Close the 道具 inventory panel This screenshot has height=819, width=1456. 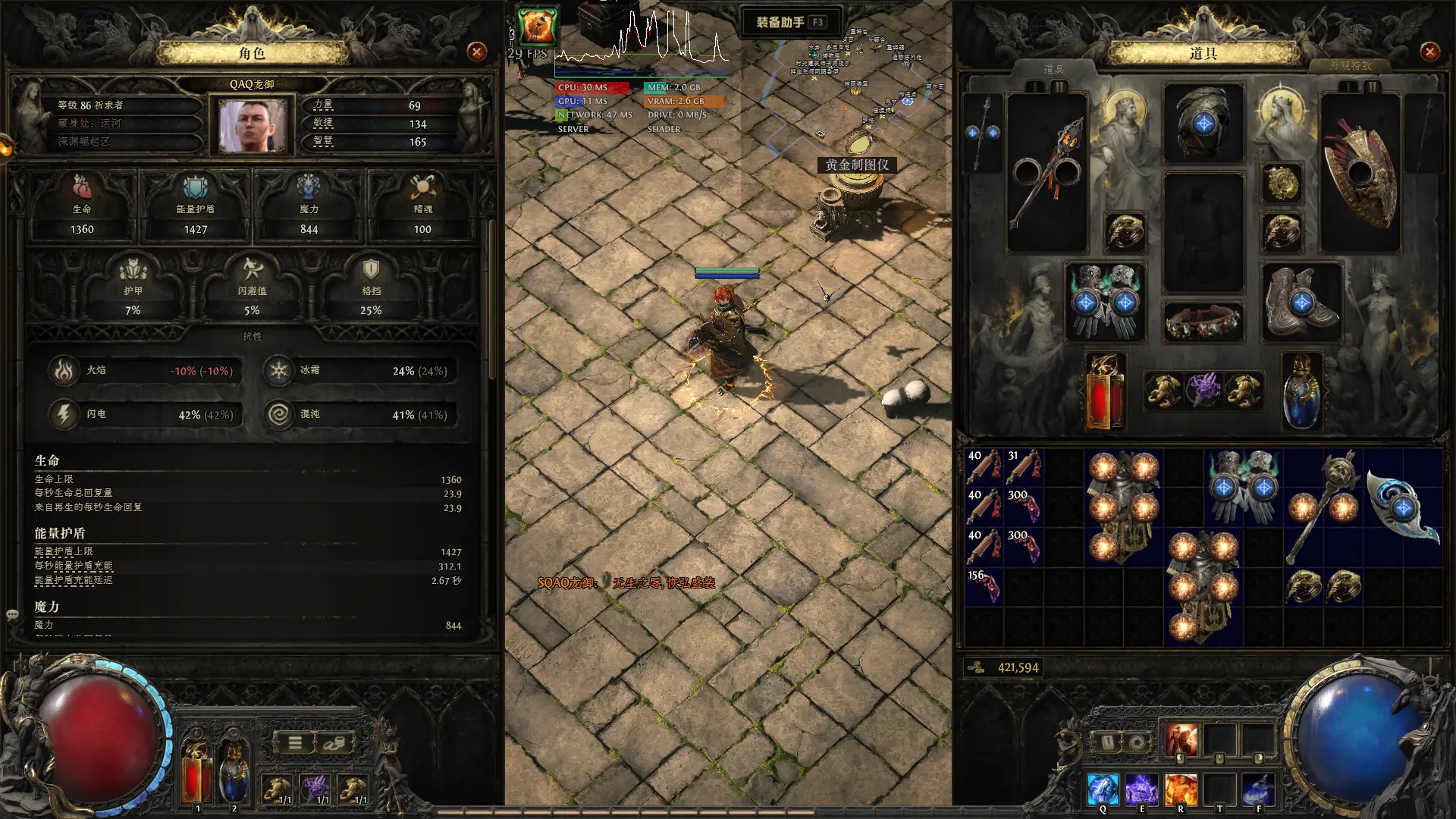pos(1429,52)
